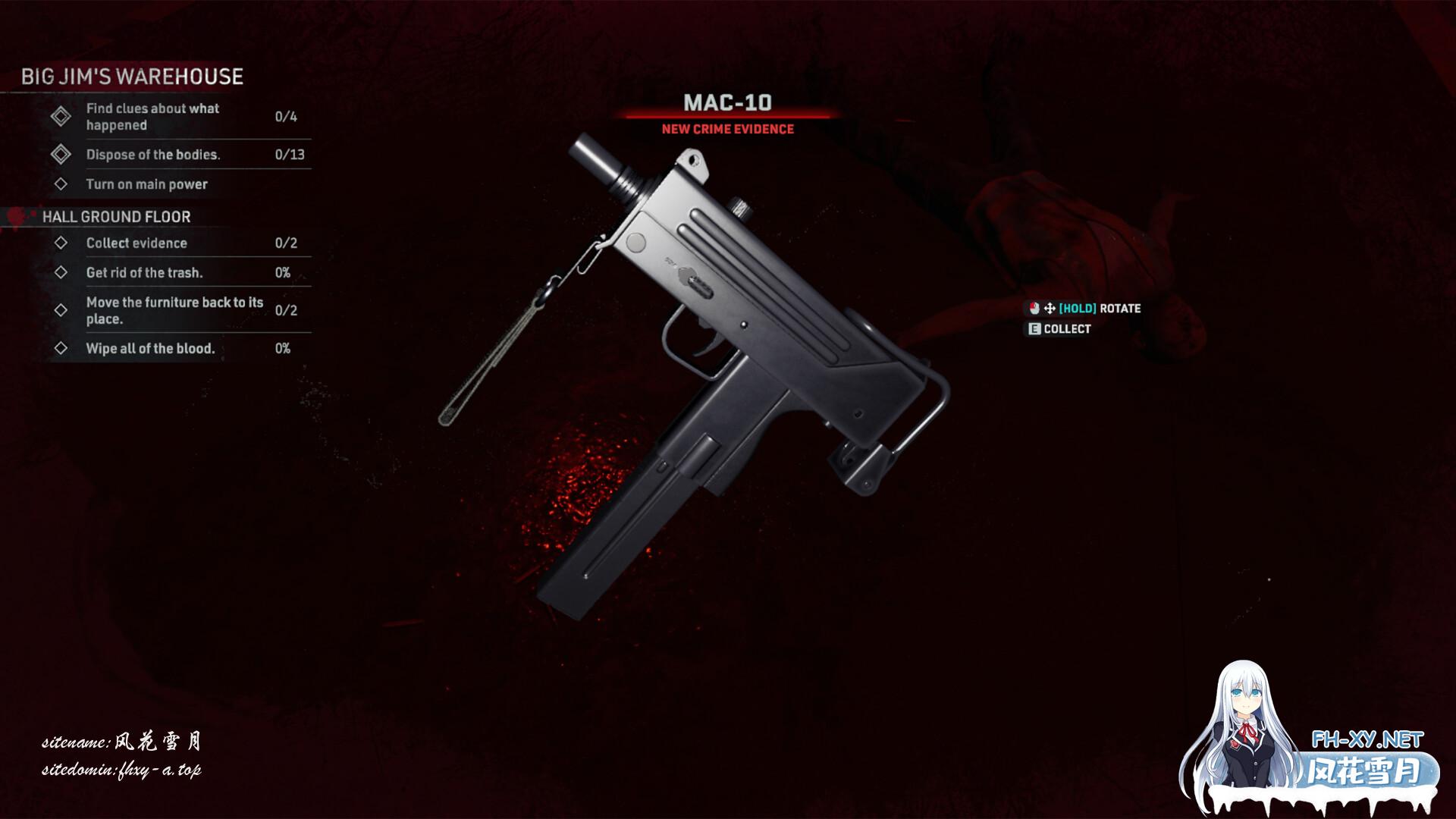Click the 'Get rid of the trash' task
Image resolution: width=1456 pixels, height=819 pixels.
click(144, 273)
